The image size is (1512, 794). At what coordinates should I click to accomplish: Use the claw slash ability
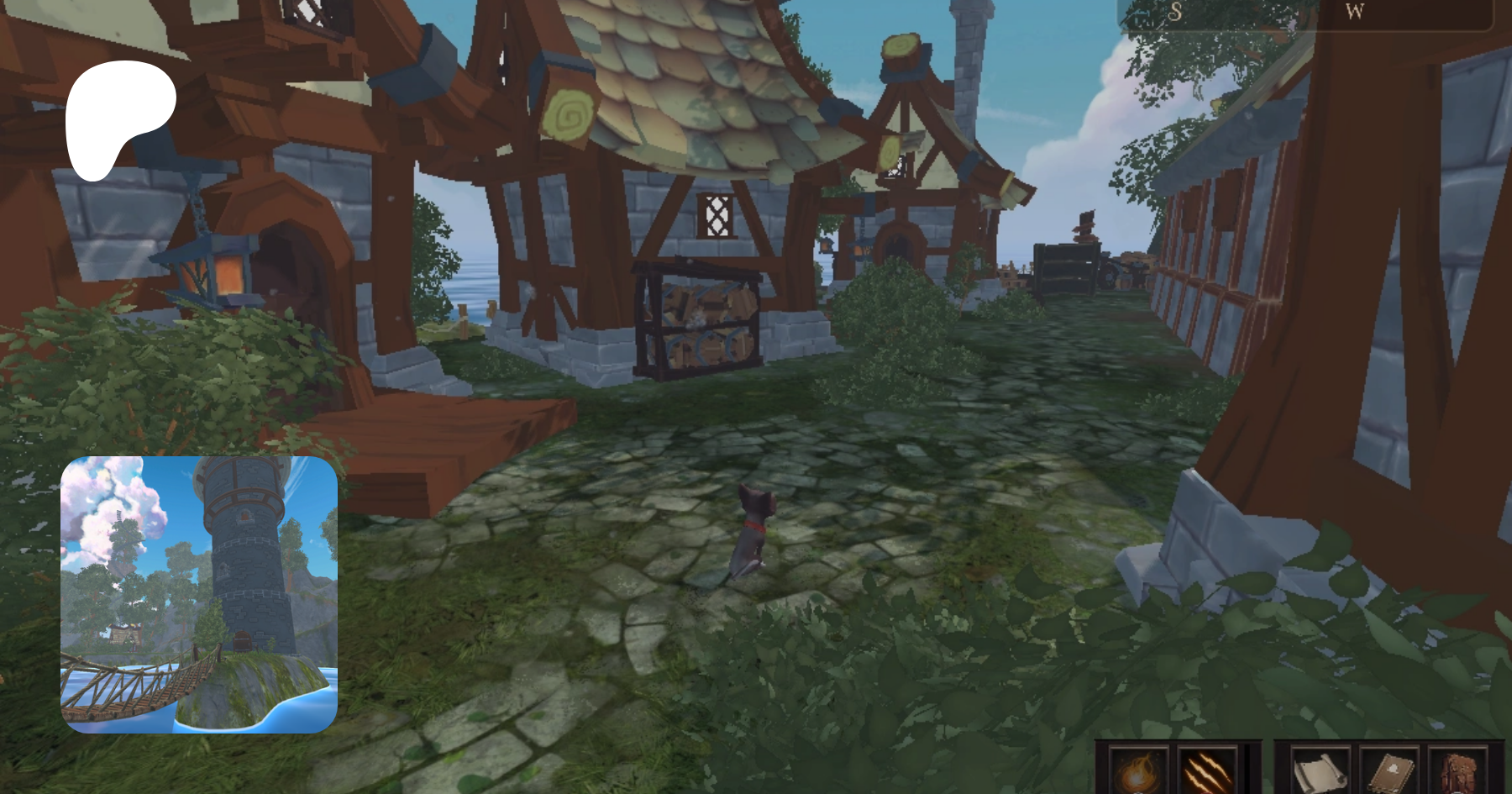pos(1206,771)
